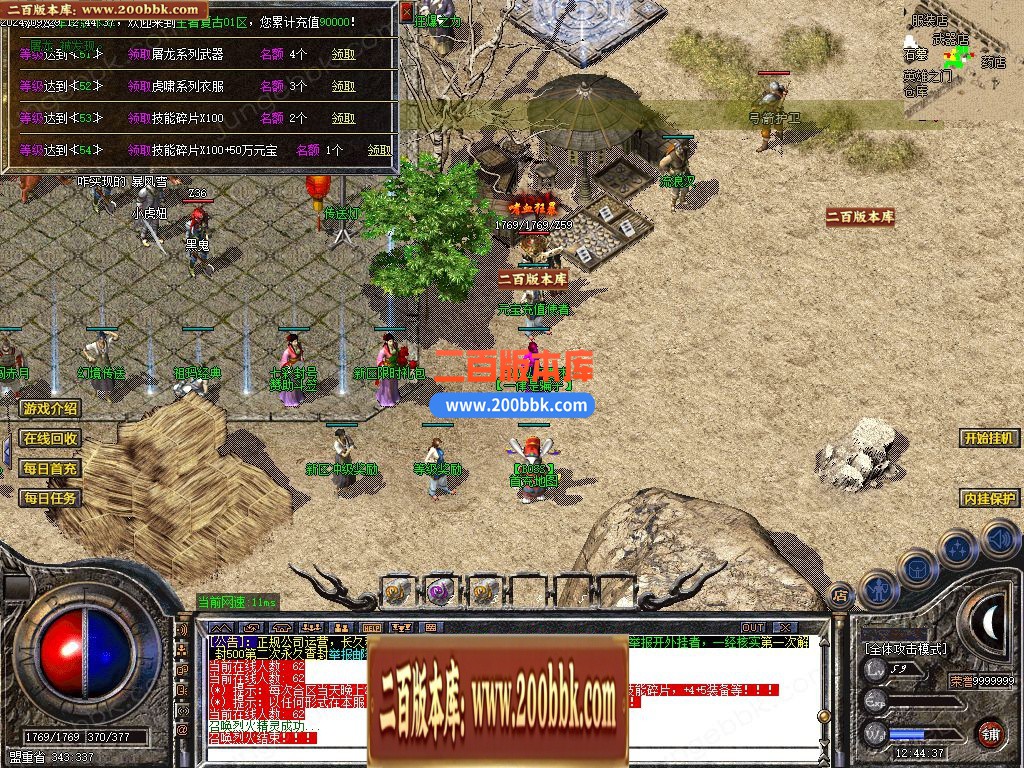The width and height of the screenshot is (1024, 768).
Task: Click the OUT button above the chat
Action: [752, 627]
